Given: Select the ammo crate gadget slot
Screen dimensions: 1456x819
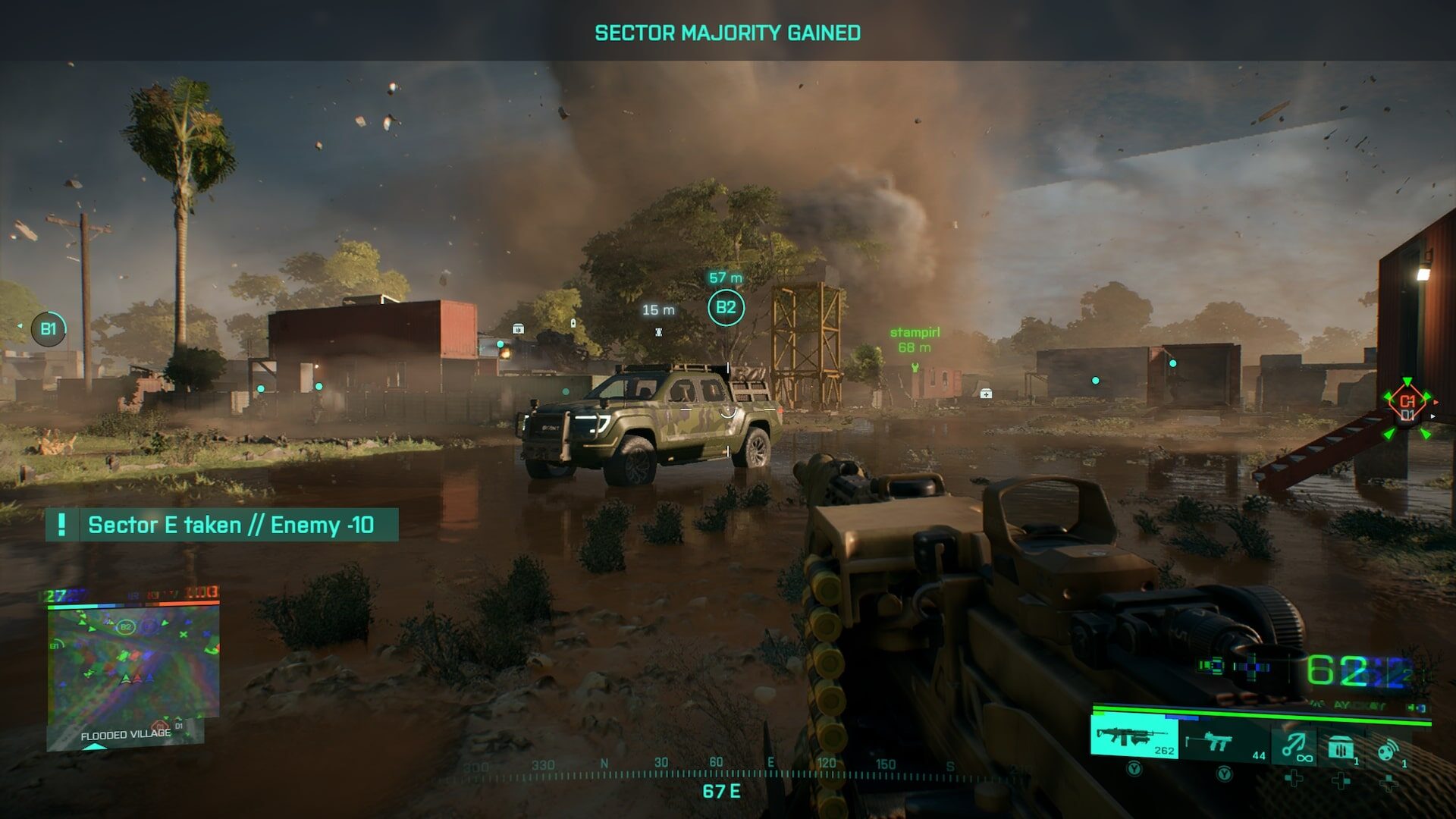Looking at the screenshot, I should tap(1341, 748).
